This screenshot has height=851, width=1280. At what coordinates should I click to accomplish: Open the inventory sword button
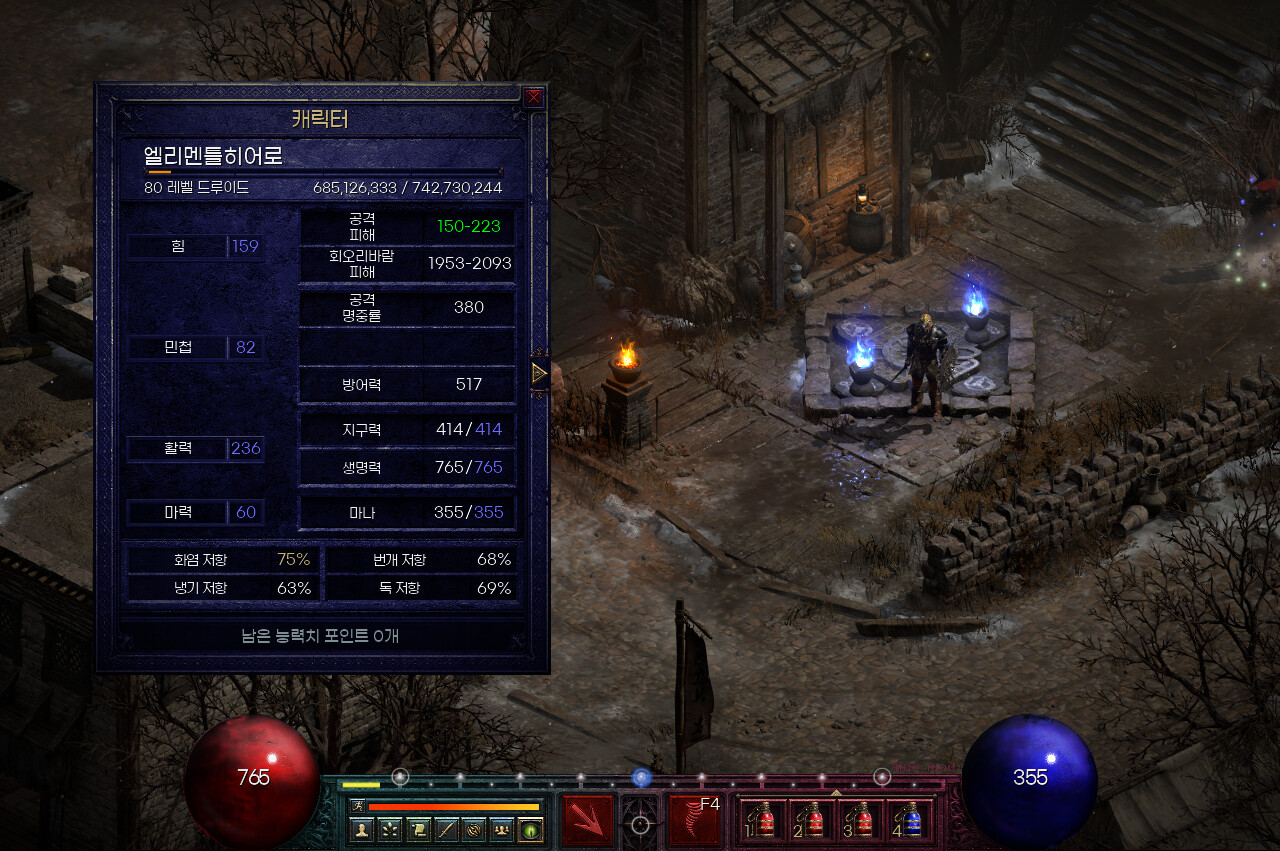coord(446,830)
